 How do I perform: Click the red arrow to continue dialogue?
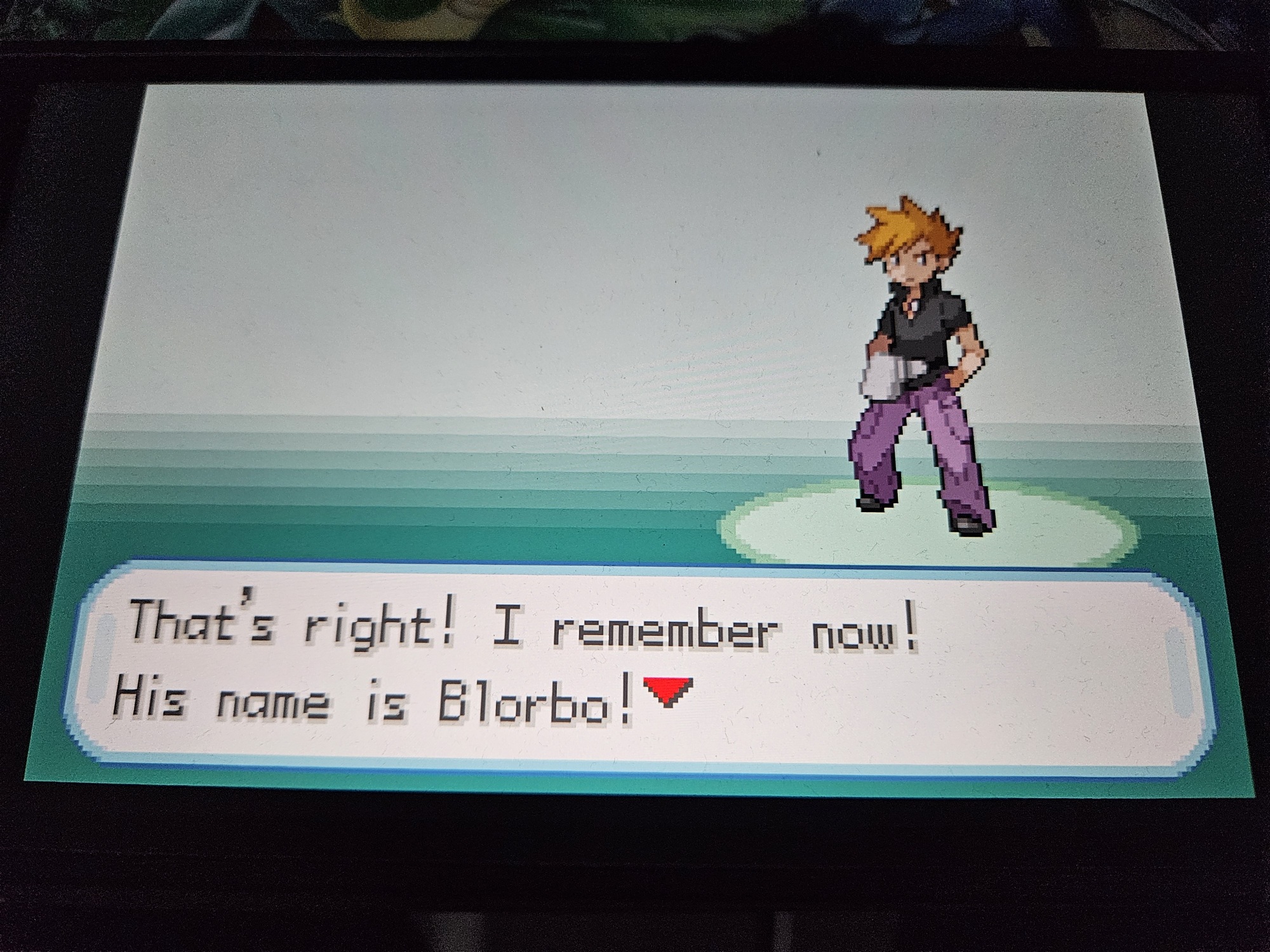click(666, 691)
